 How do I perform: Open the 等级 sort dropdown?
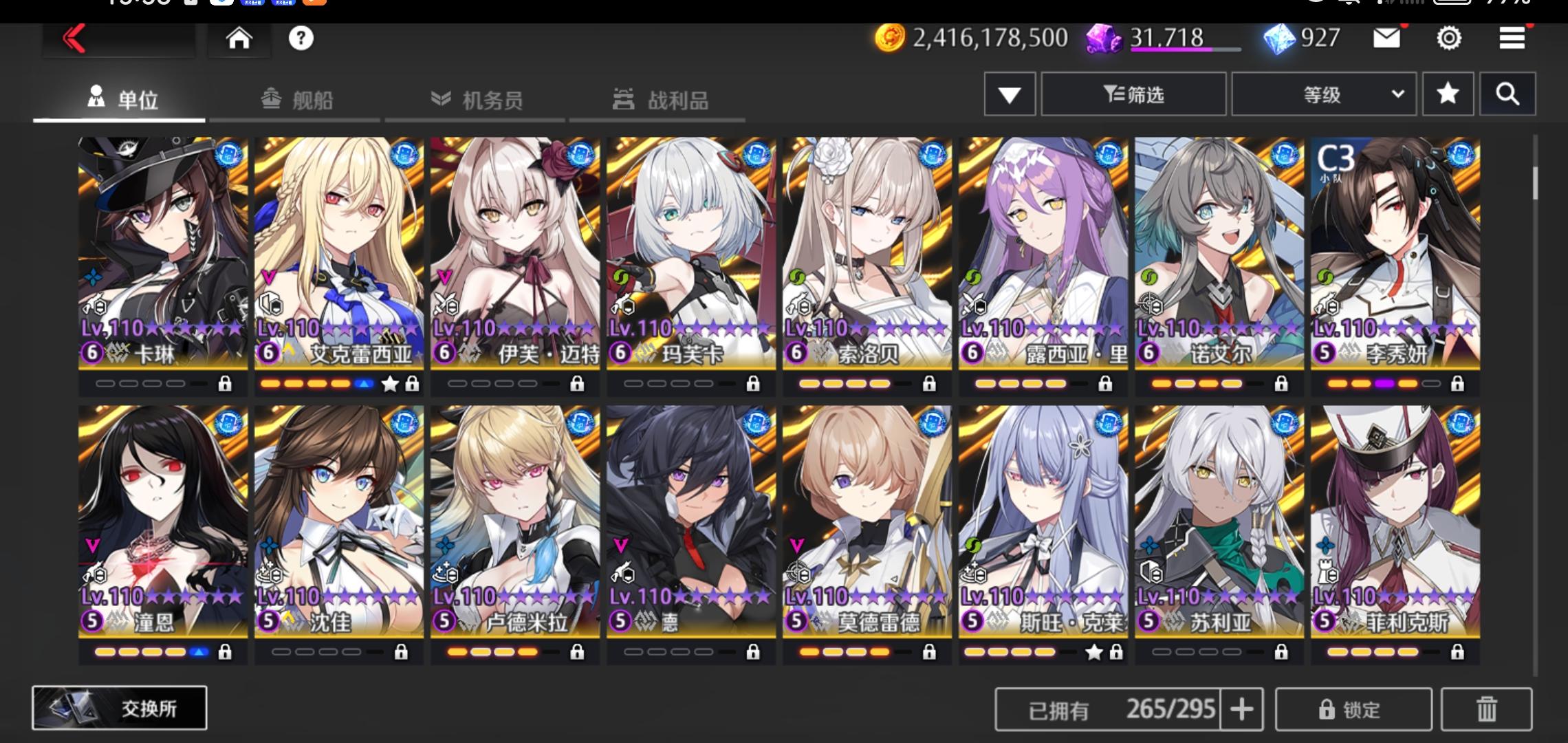click(x=1322, y=94)
